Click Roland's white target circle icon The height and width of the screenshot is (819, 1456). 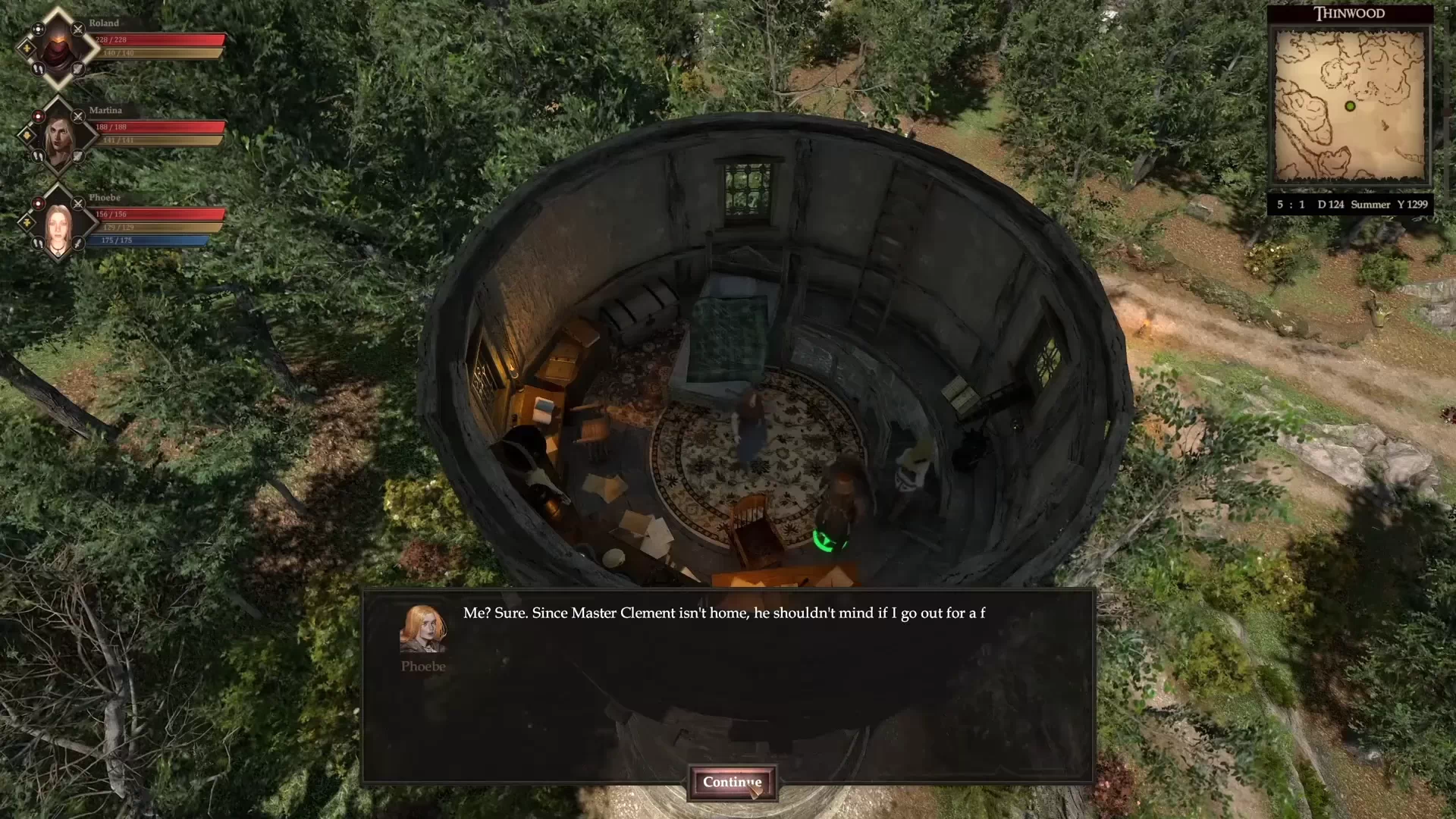38,30
